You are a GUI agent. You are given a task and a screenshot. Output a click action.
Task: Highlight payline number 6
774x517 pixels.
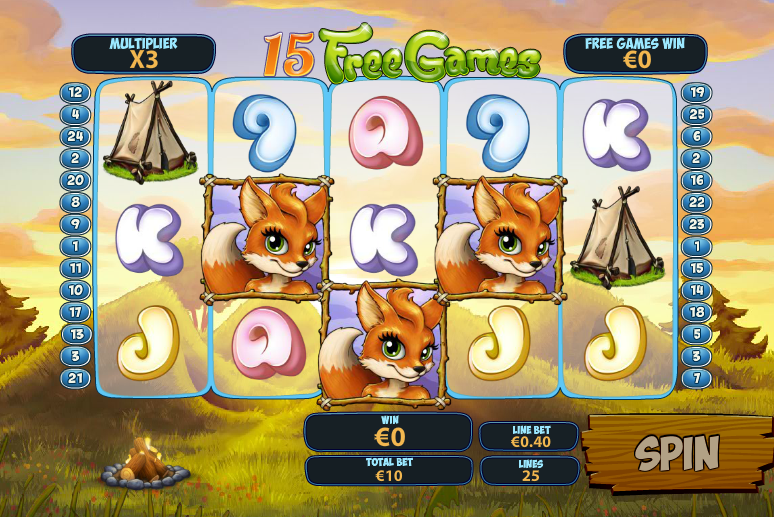696,136
